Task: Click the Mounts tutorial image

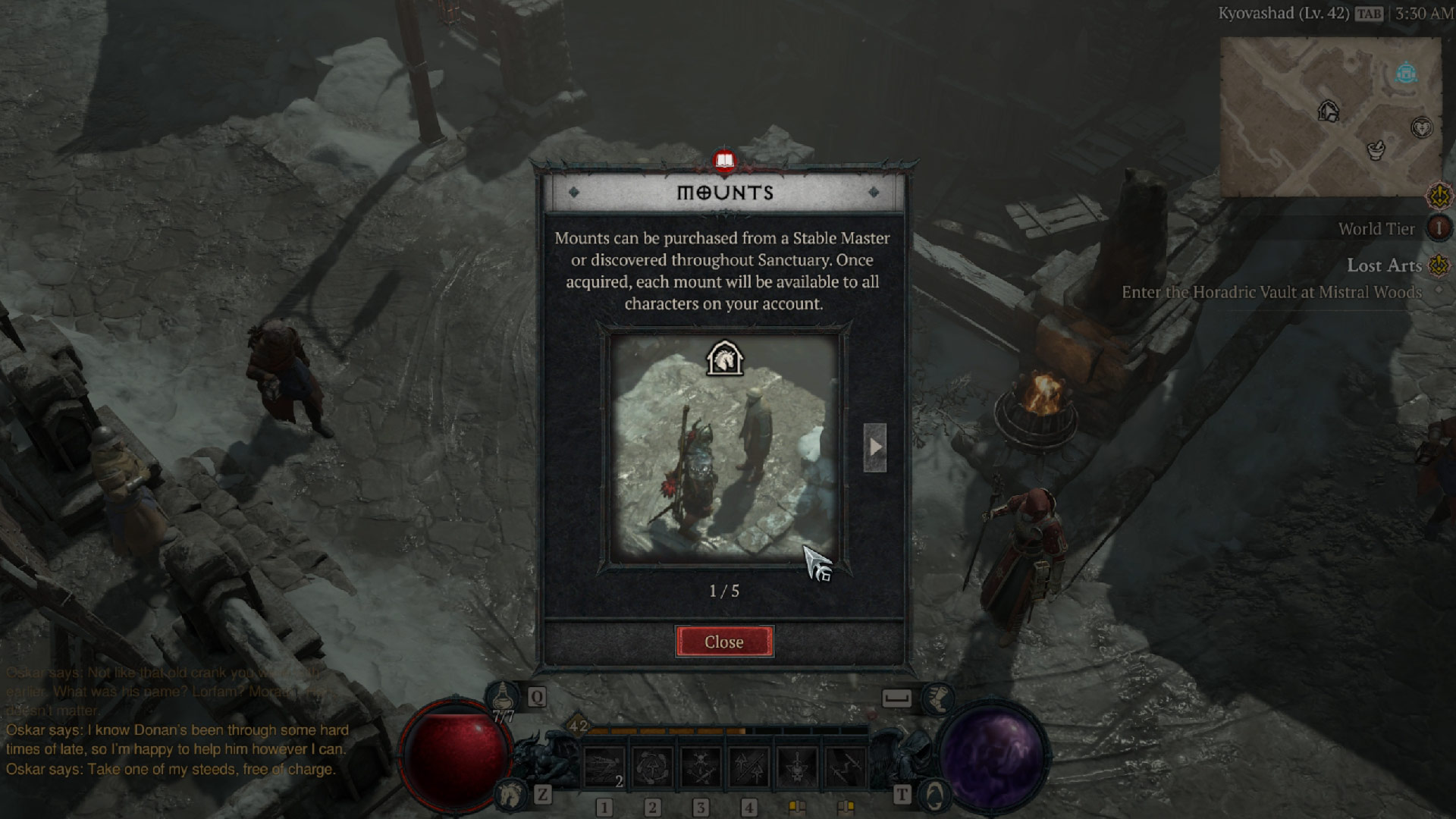Action: coord(724,447)
